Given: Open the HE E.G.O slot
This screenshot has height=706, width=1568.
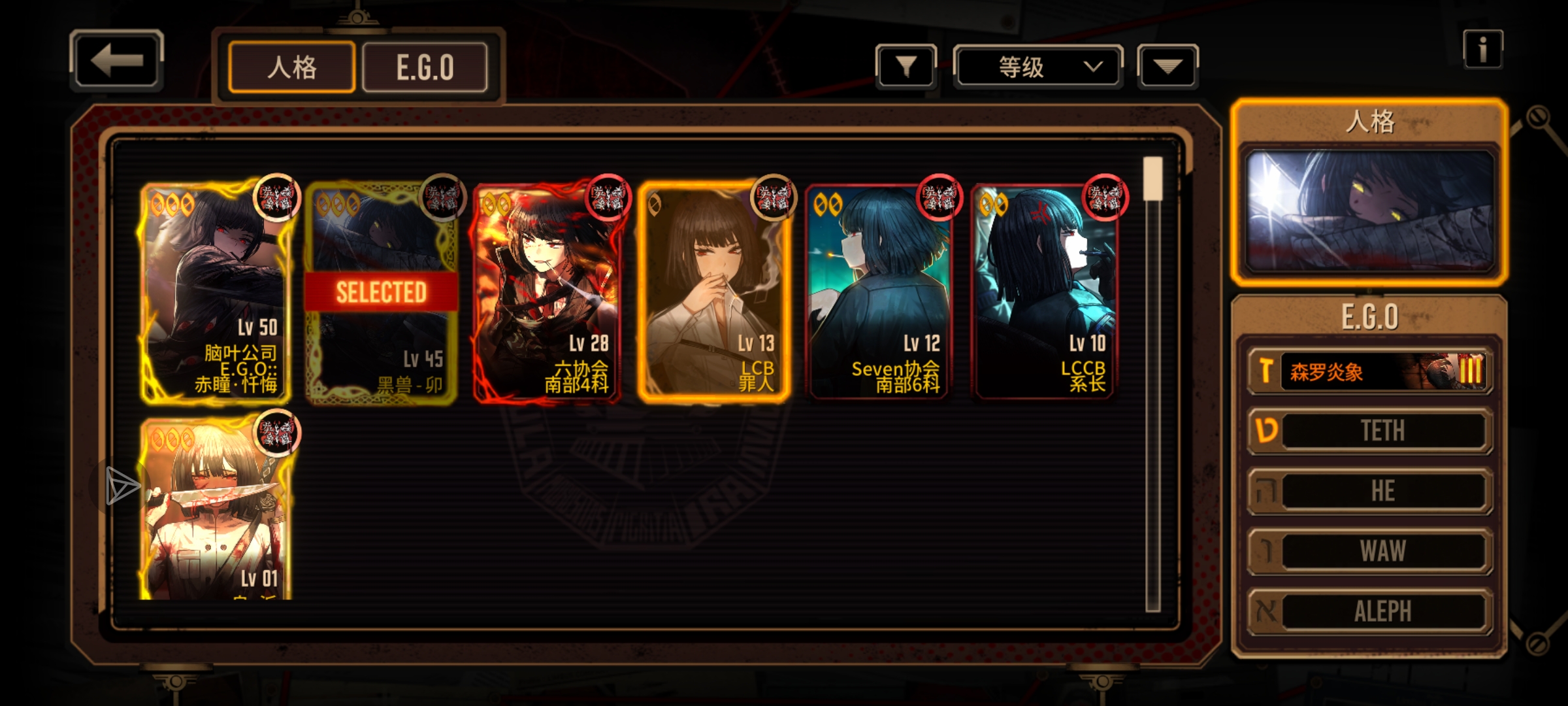Looking at the screenshot, I should (1371, 491).
